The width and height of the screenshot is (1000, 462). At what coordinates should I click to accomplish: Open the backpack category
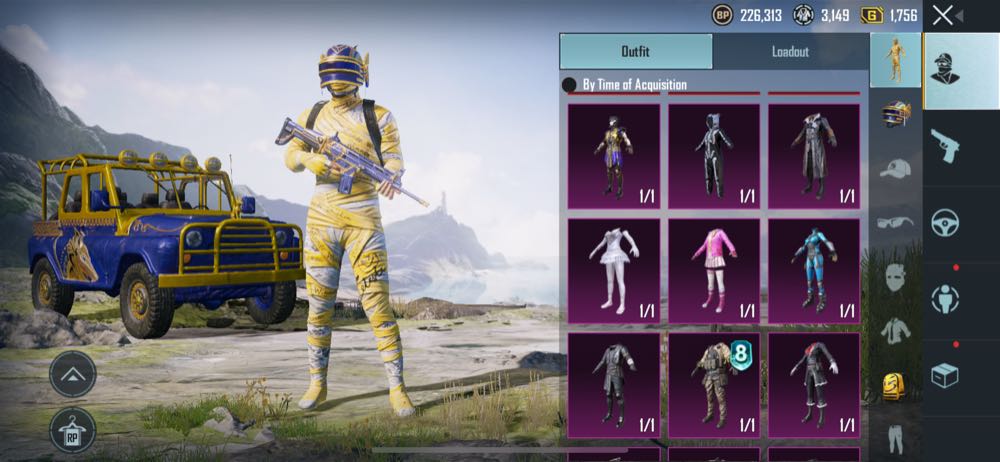point(895,385)
